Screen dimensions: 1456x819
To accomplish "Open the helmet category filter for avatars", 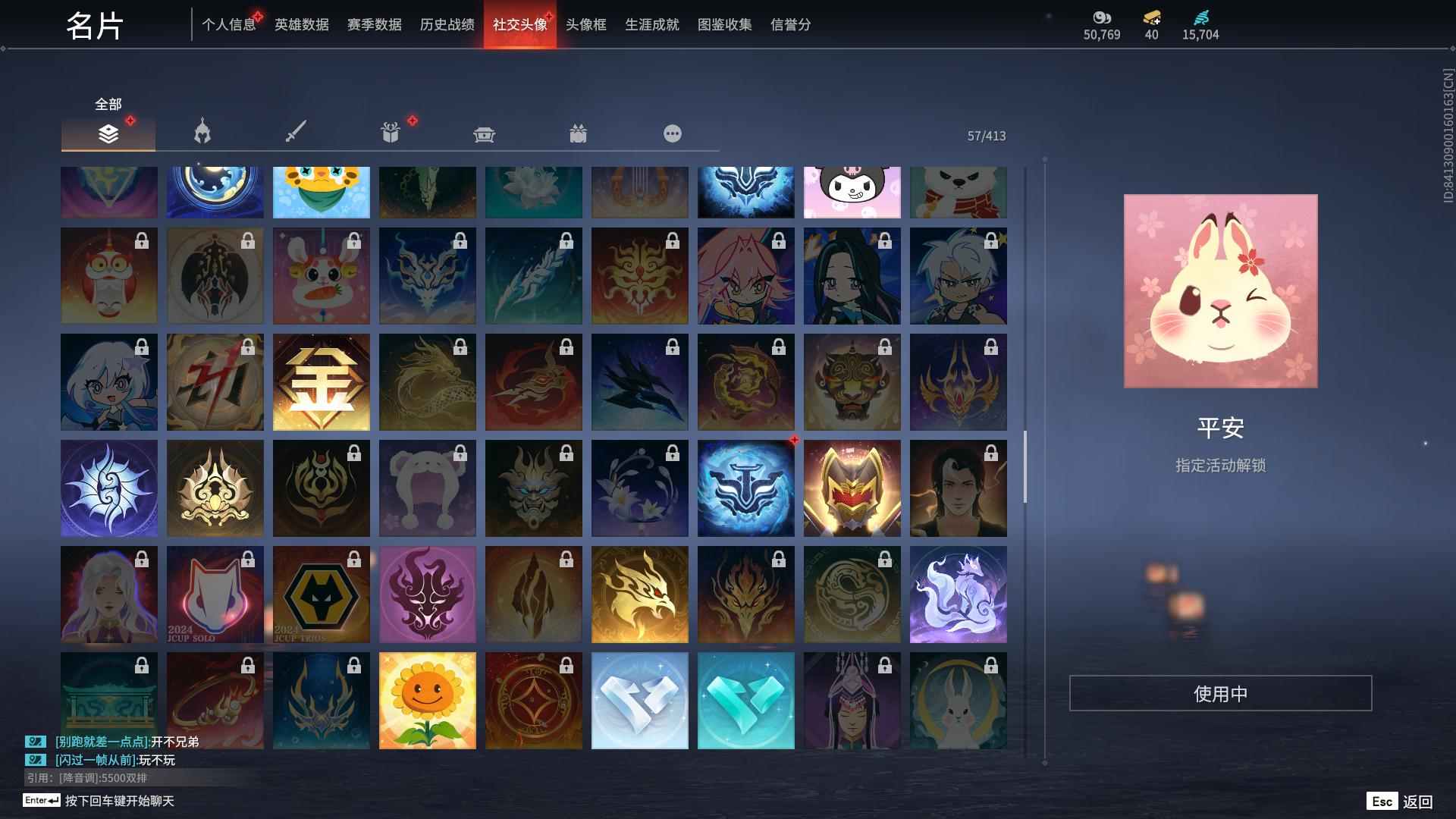I will click(x=202, y=133).
